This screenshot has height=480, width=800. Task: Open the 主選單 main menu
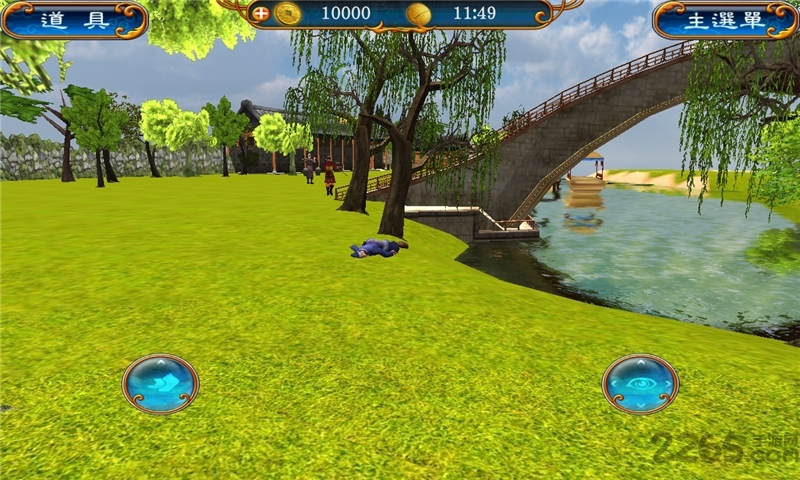(x=725, y=20)
